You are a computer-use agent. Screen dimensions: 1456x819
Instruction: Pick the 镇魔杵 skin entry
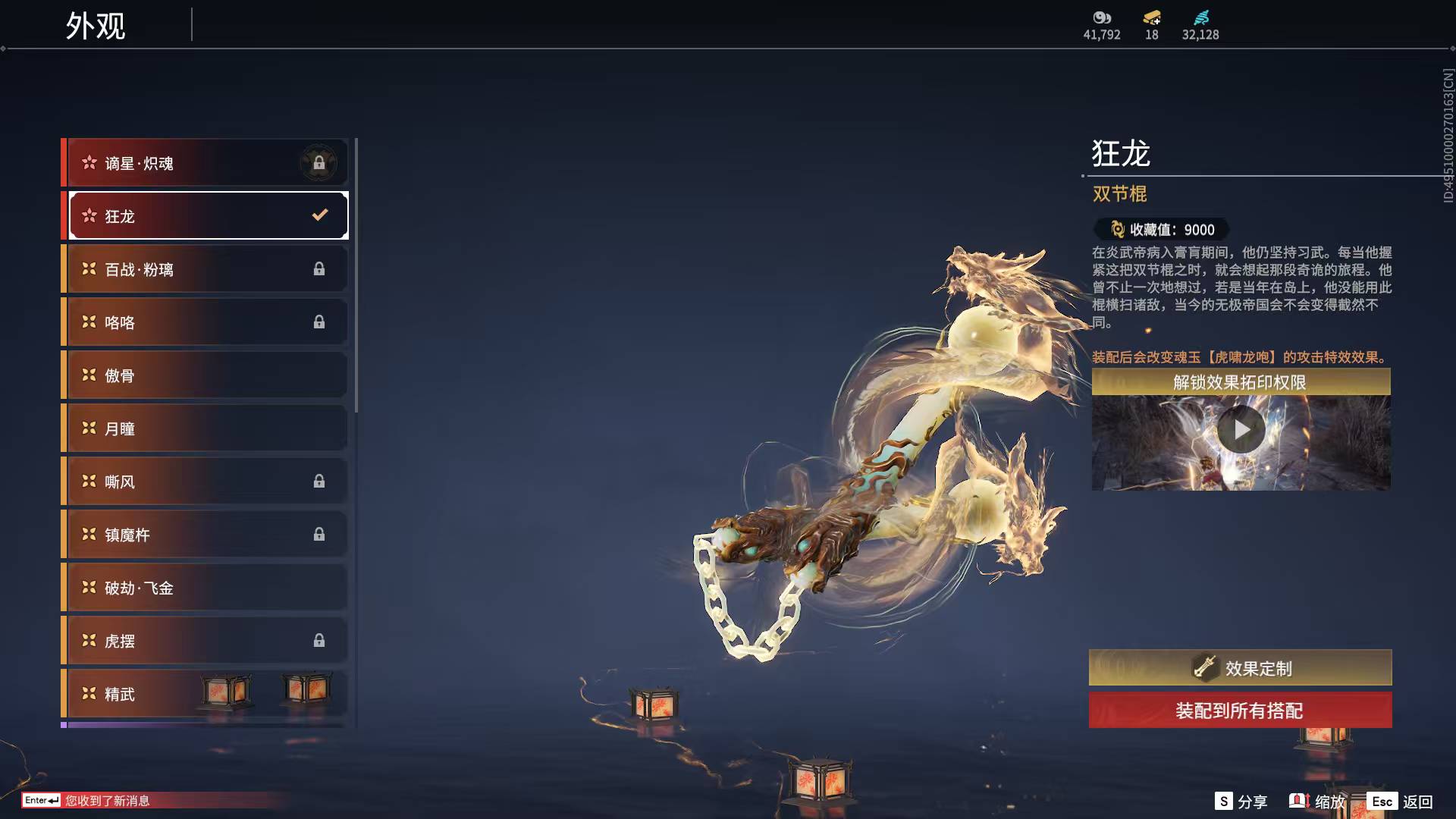pos(206,535)
